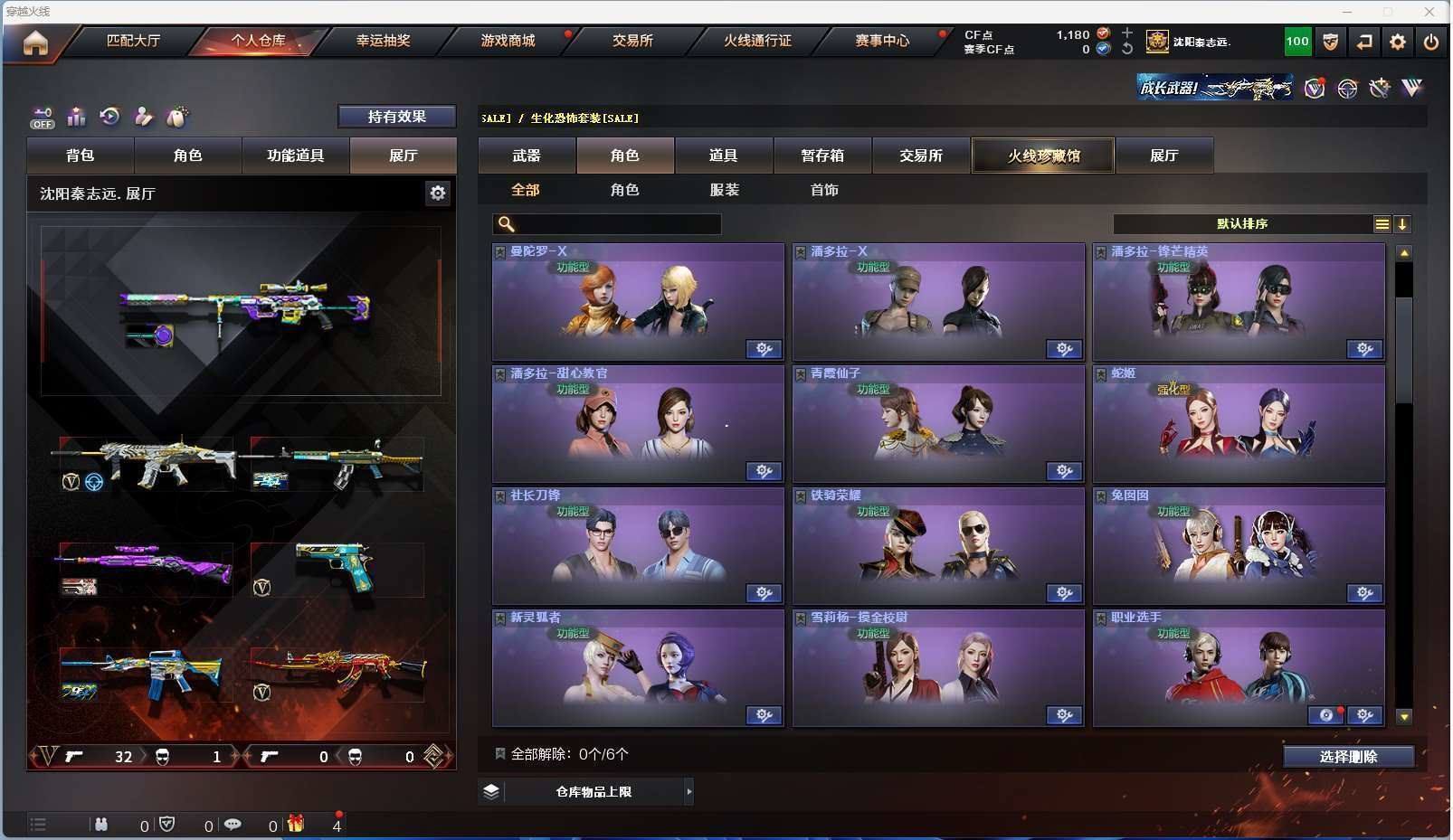1453x840 pixels.
Task: Select the 武器 weapons tab
Action: pyautogui.click(x=527, y=156)
